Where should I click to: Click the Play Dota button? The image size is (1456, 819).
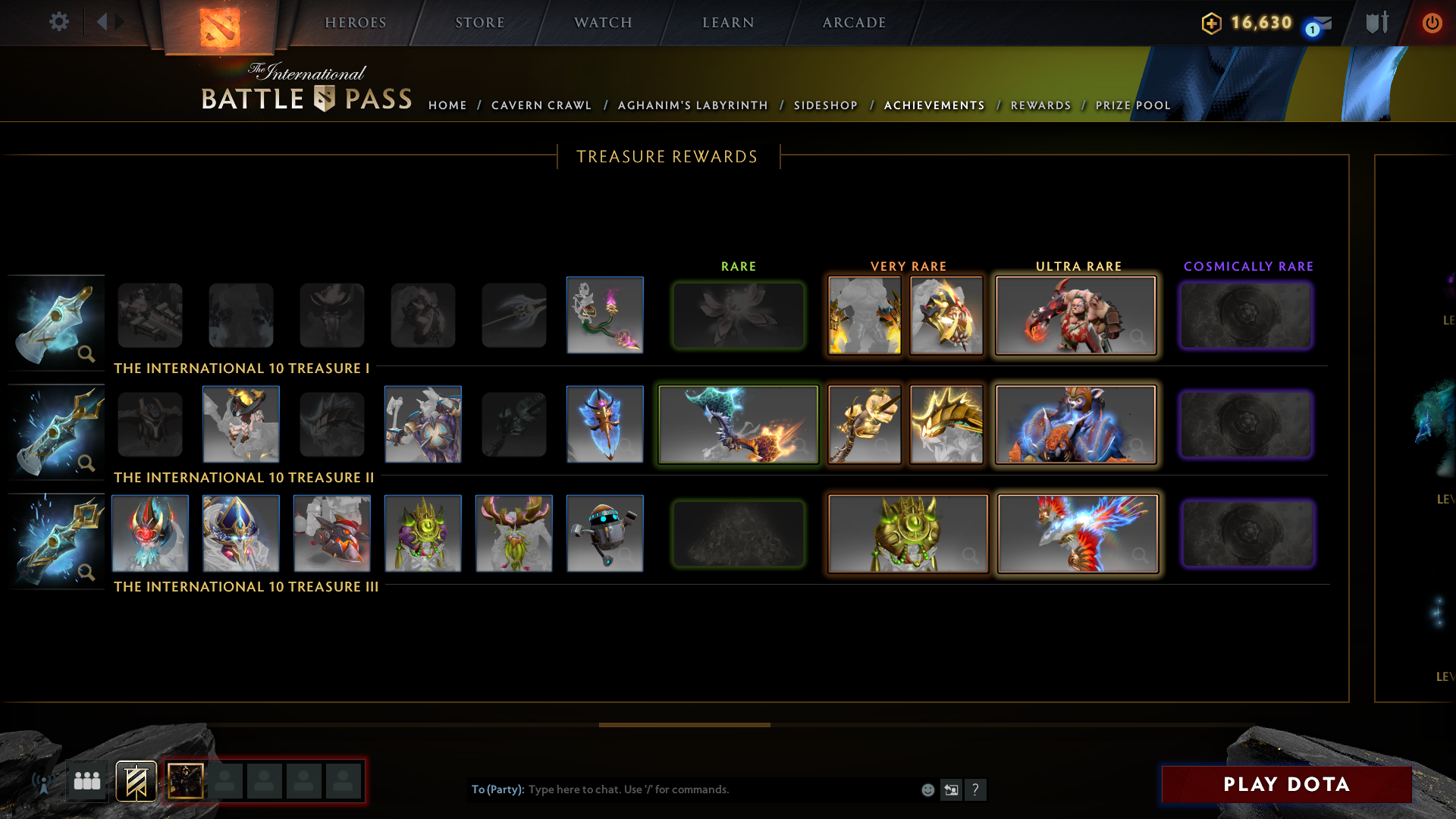1286,784
